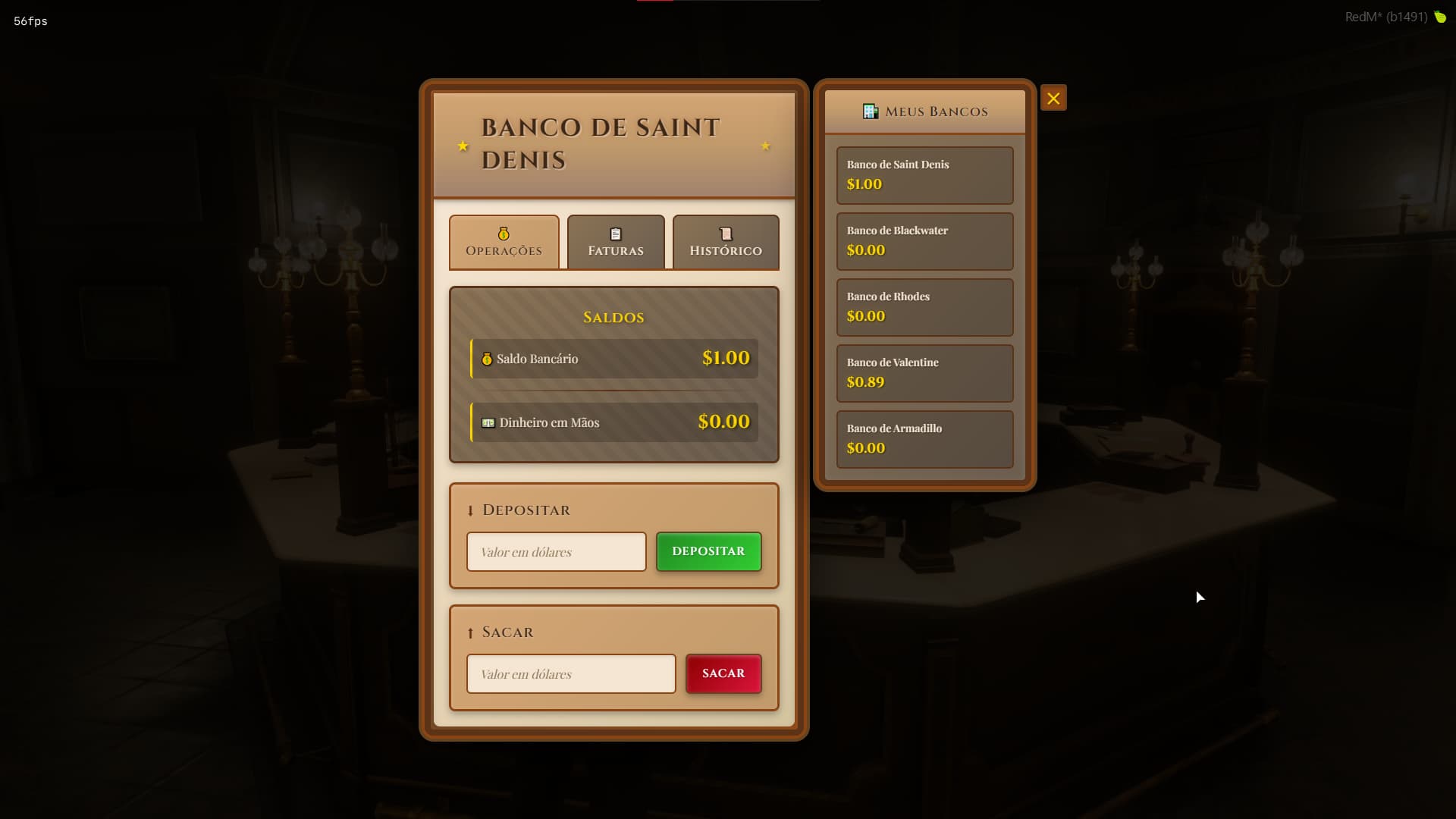The image size is (1456, 819).
Task: Click the bank building icon in Meus Bancos header
Action: (x=869, y=111)
